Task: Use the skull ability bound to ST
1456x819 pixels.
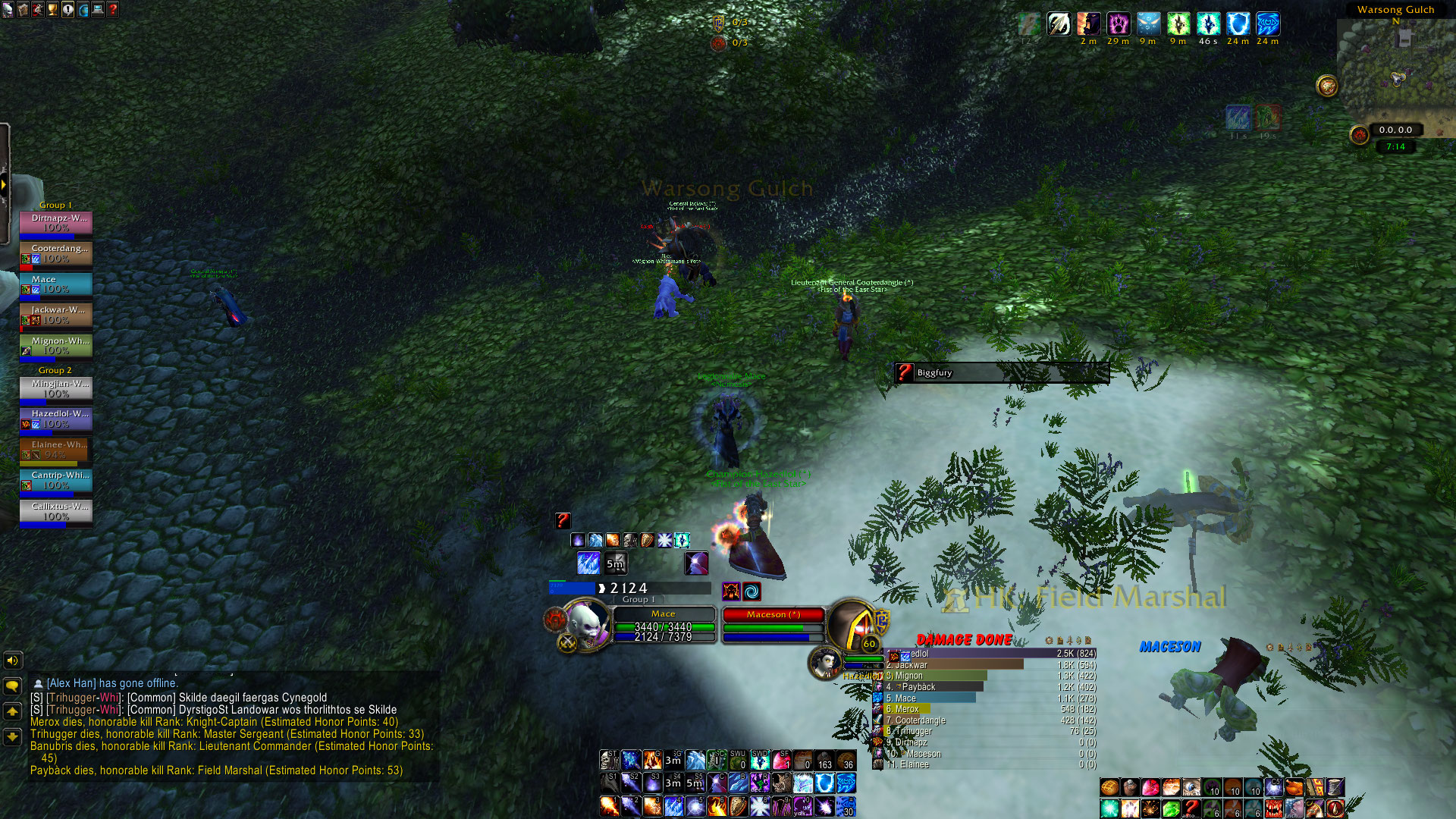Action: 609,760
